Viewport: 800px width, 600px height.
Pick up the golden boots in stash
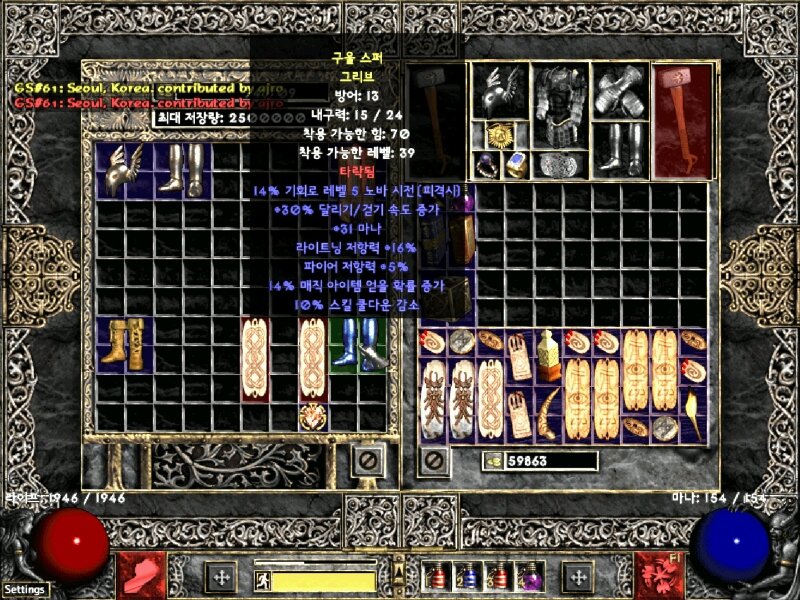point(126,342)
